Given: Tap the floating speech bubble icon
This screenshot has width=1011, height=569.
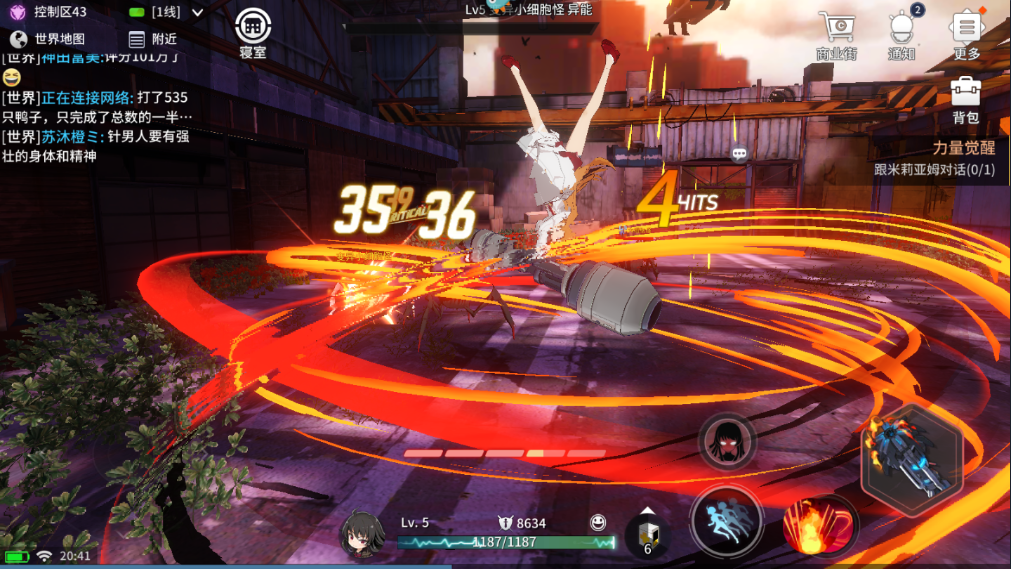Looking at the screenshot, I should tap(739, 154).
